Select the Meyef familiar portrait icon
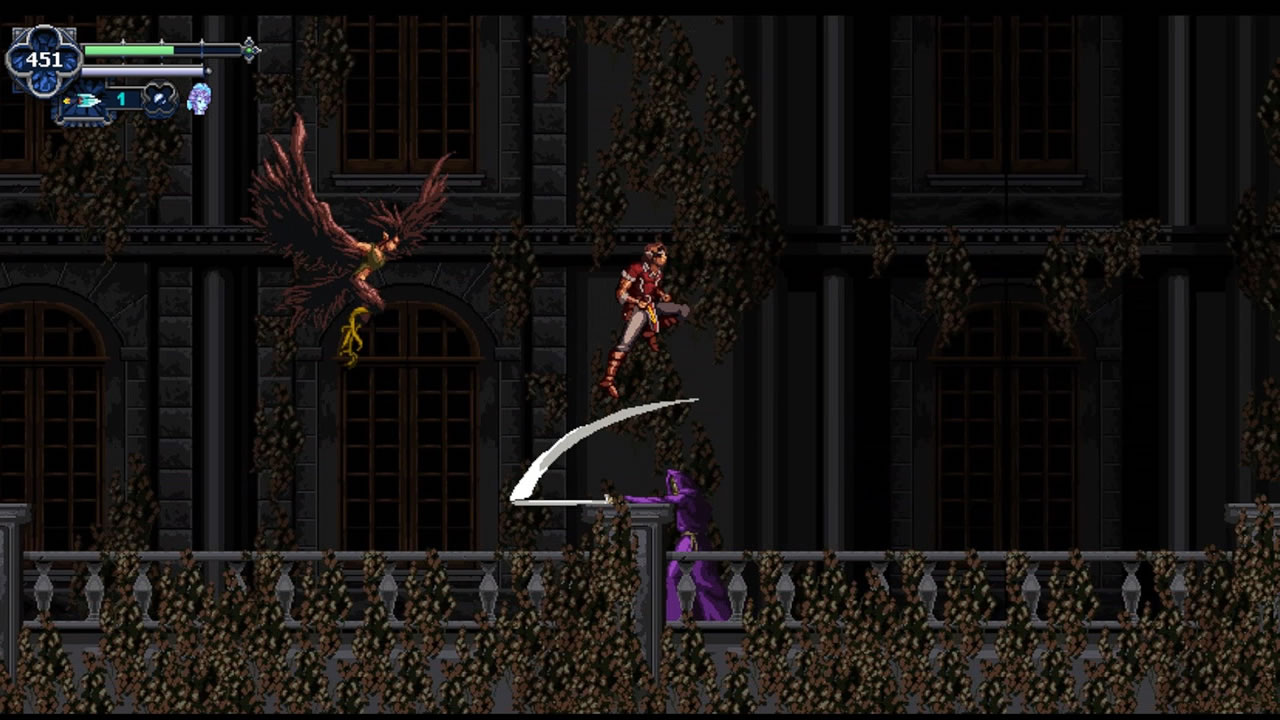Screen dimensions: 1280x720 click(x=199, y=101)
